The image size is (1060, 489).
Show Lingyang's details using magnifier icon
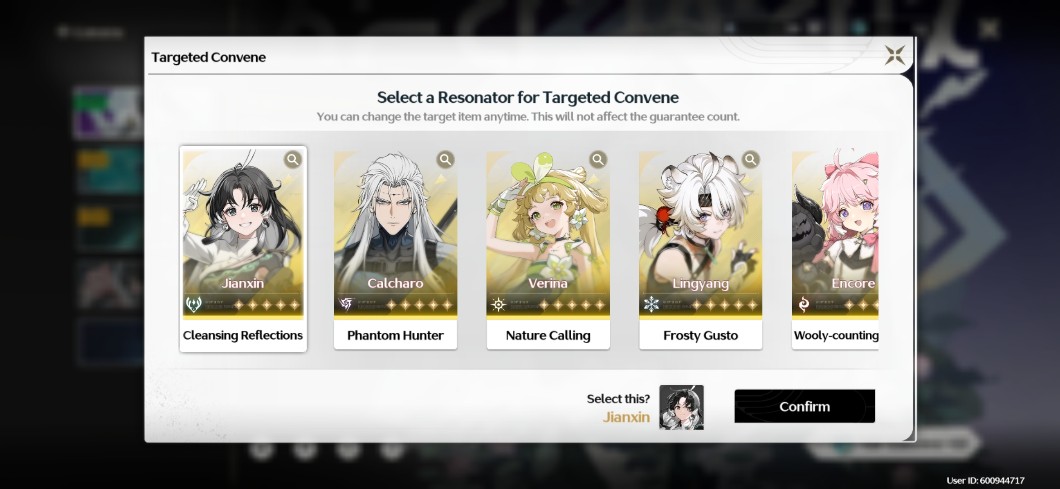click(750, 160)
